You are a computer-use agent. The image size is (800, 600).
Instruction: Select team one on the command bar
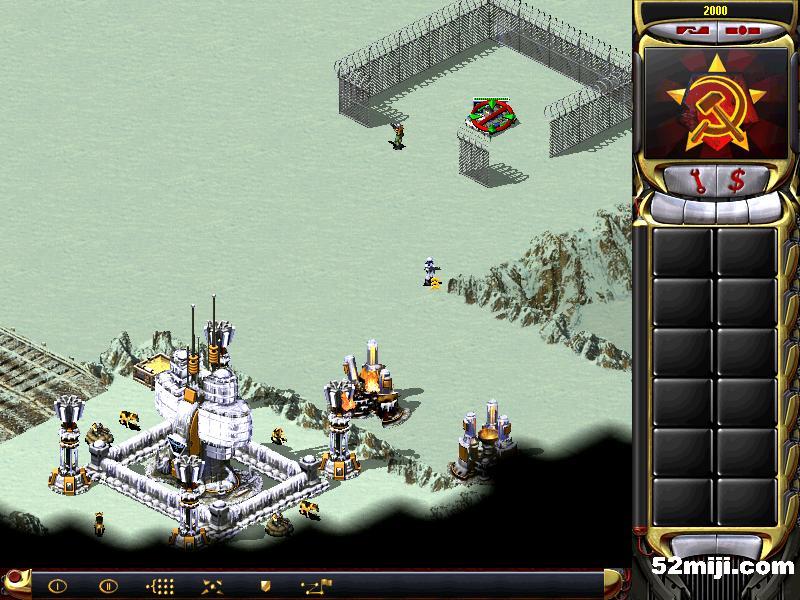(57, 585)
